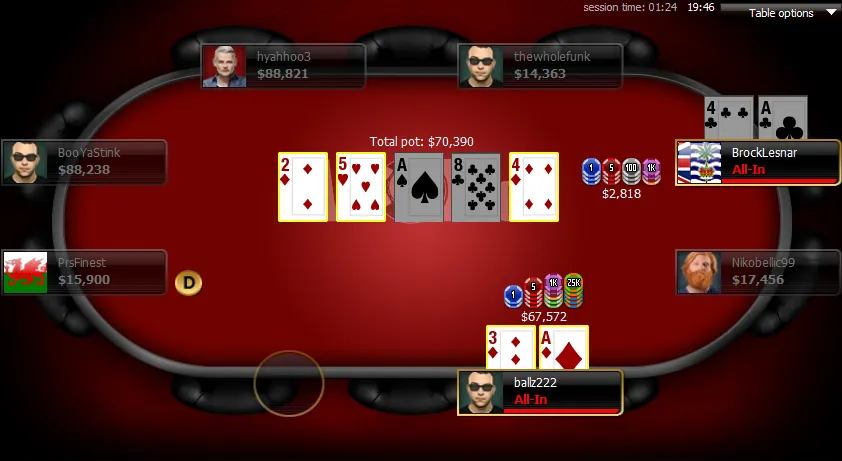This screenshot has height=461, width=842.
Task: Select player hyahhoo3's seat panel
Action: [283, 66]
